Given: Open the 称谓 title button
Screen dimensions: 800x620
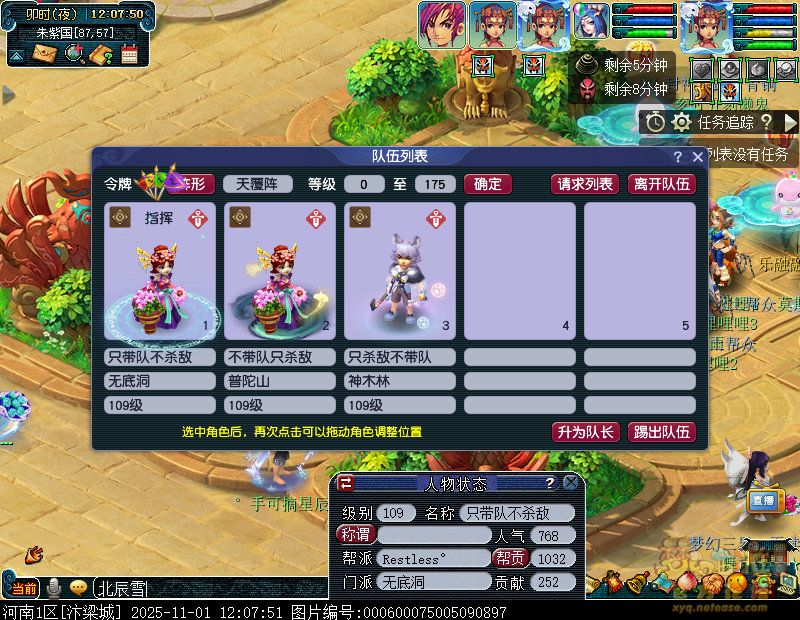Looking at the screenshot, I should click(x=354, y=535).
